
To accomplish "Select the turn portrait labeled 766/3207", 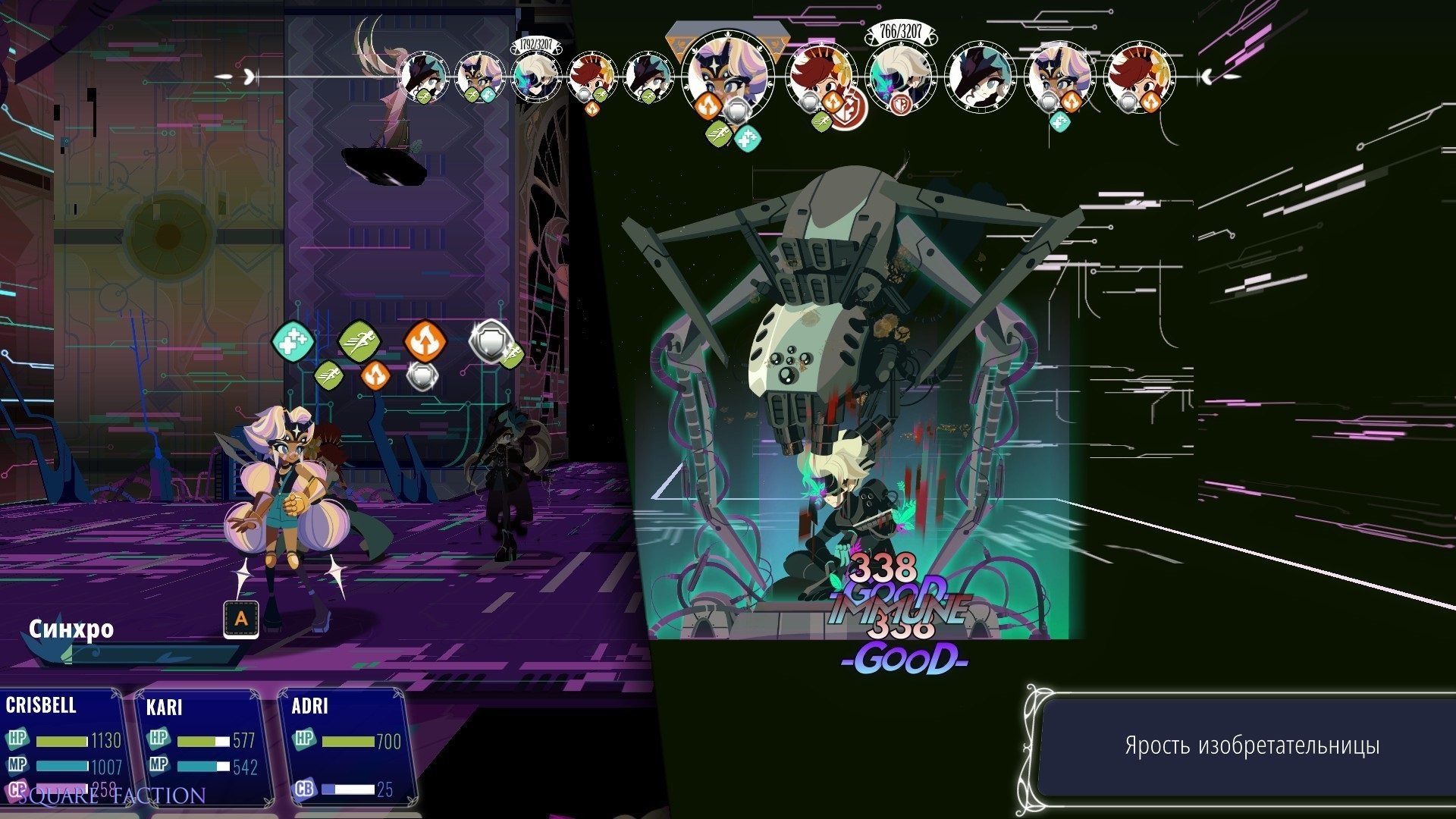I will (x=899, y=80).
